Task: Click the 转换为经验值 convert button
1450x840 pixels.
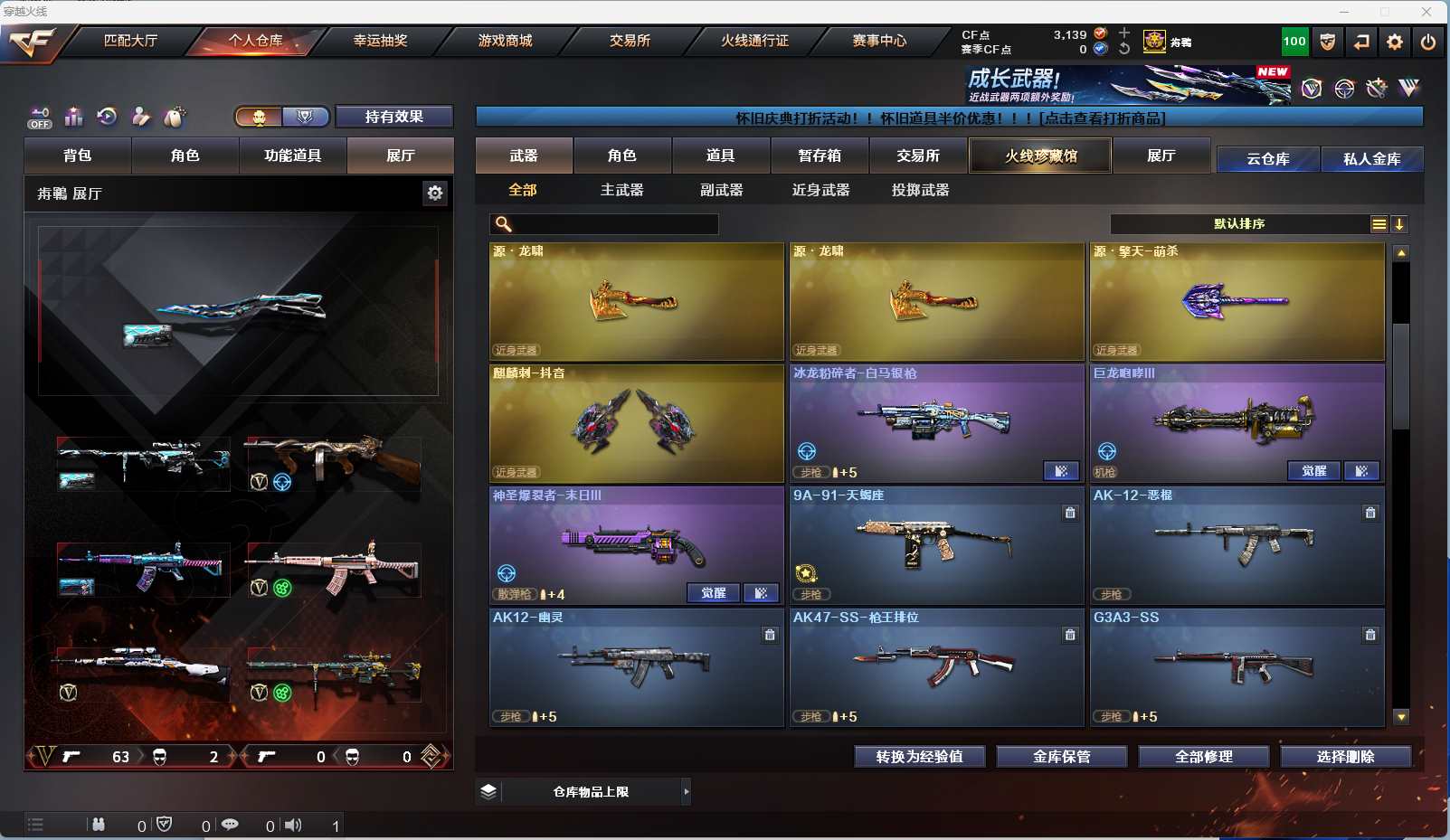Action: (x=919, y=757)
